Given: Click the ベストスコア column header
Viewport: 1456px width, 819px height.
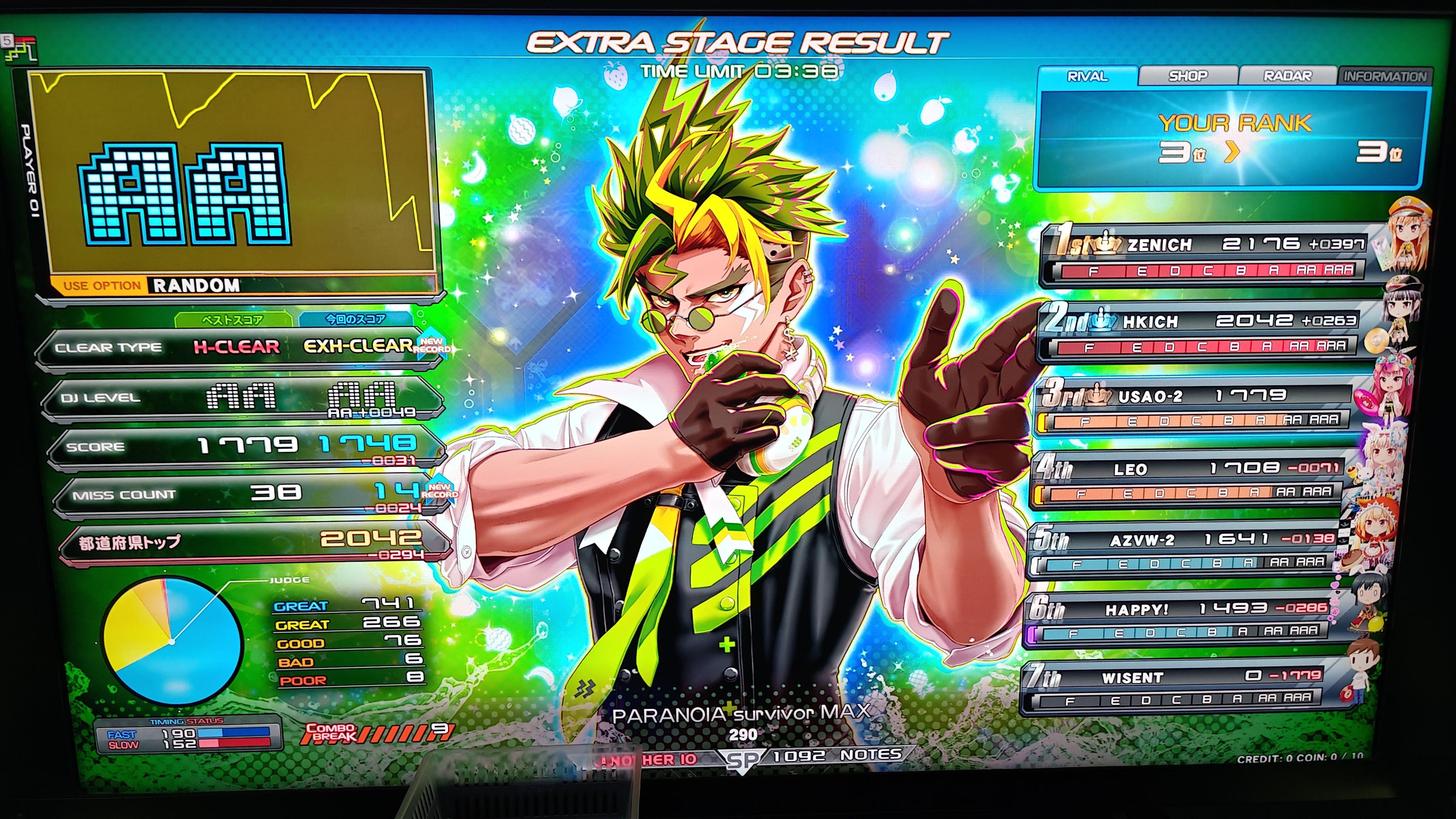Looking at the screenshot, I should [x=232, y=320].
